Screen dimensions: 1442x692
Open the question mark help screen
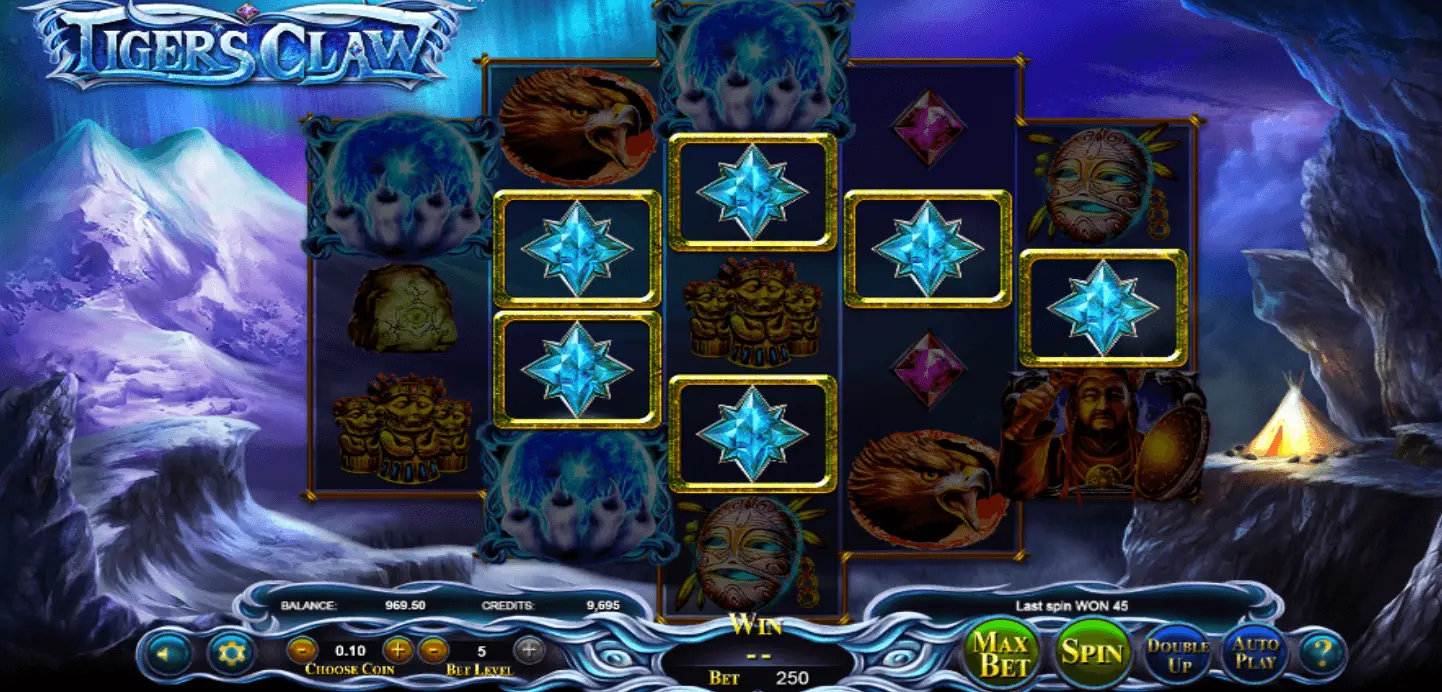pos(1323,654)
